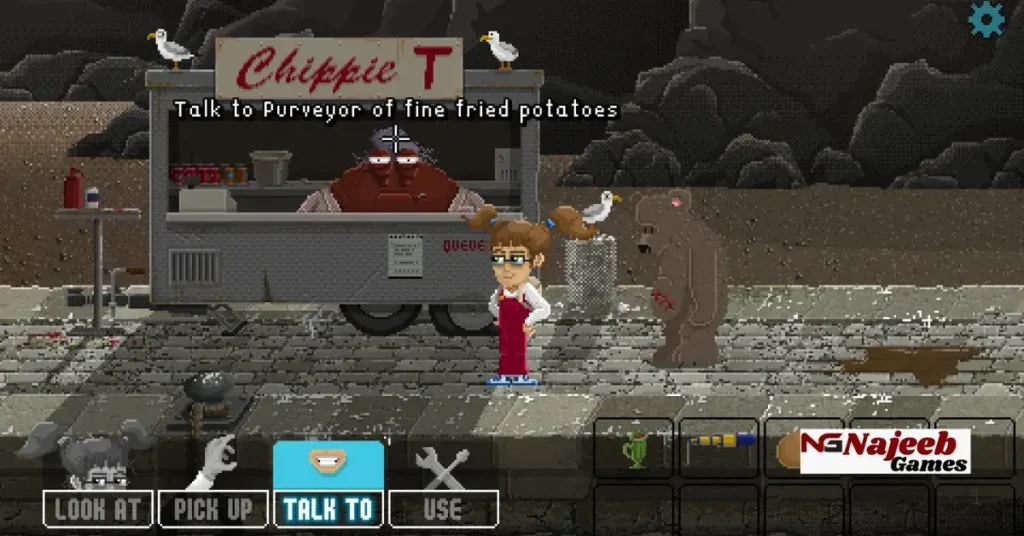Switch to the Use action
Screen dimensions: 1024x536
(x=442, y=508)
